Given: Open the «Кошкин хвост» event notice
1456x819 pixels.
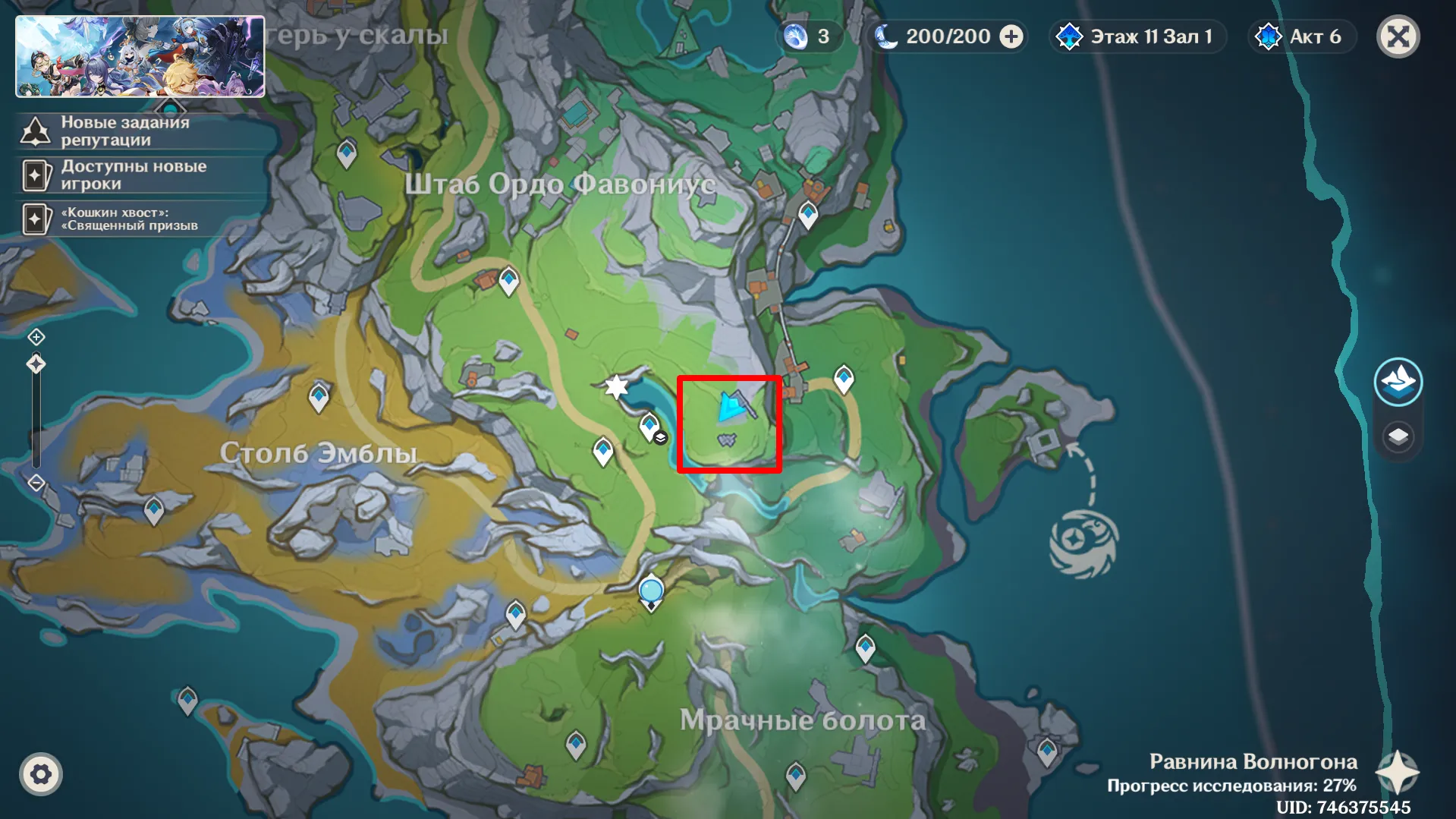Looking at the screenshot, I should click(129, 219).
